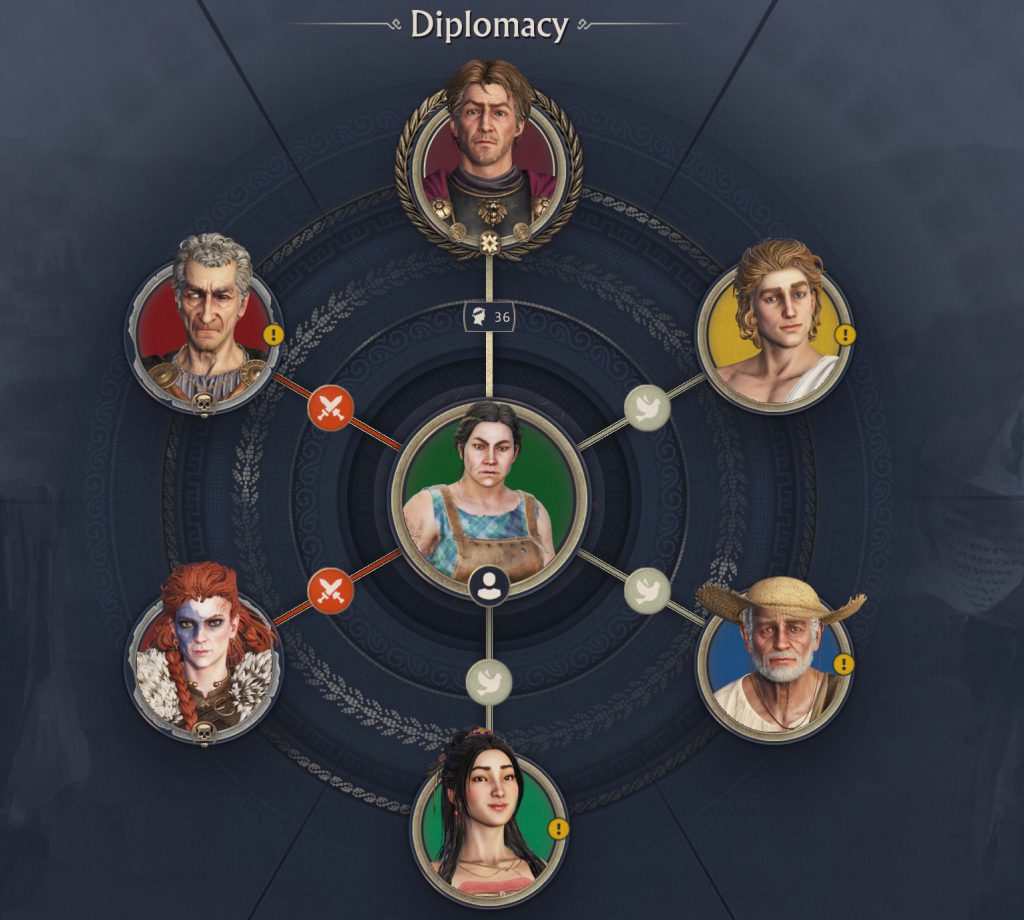Click the alert badge on the gray-haired leader

[x=273, y=335]
